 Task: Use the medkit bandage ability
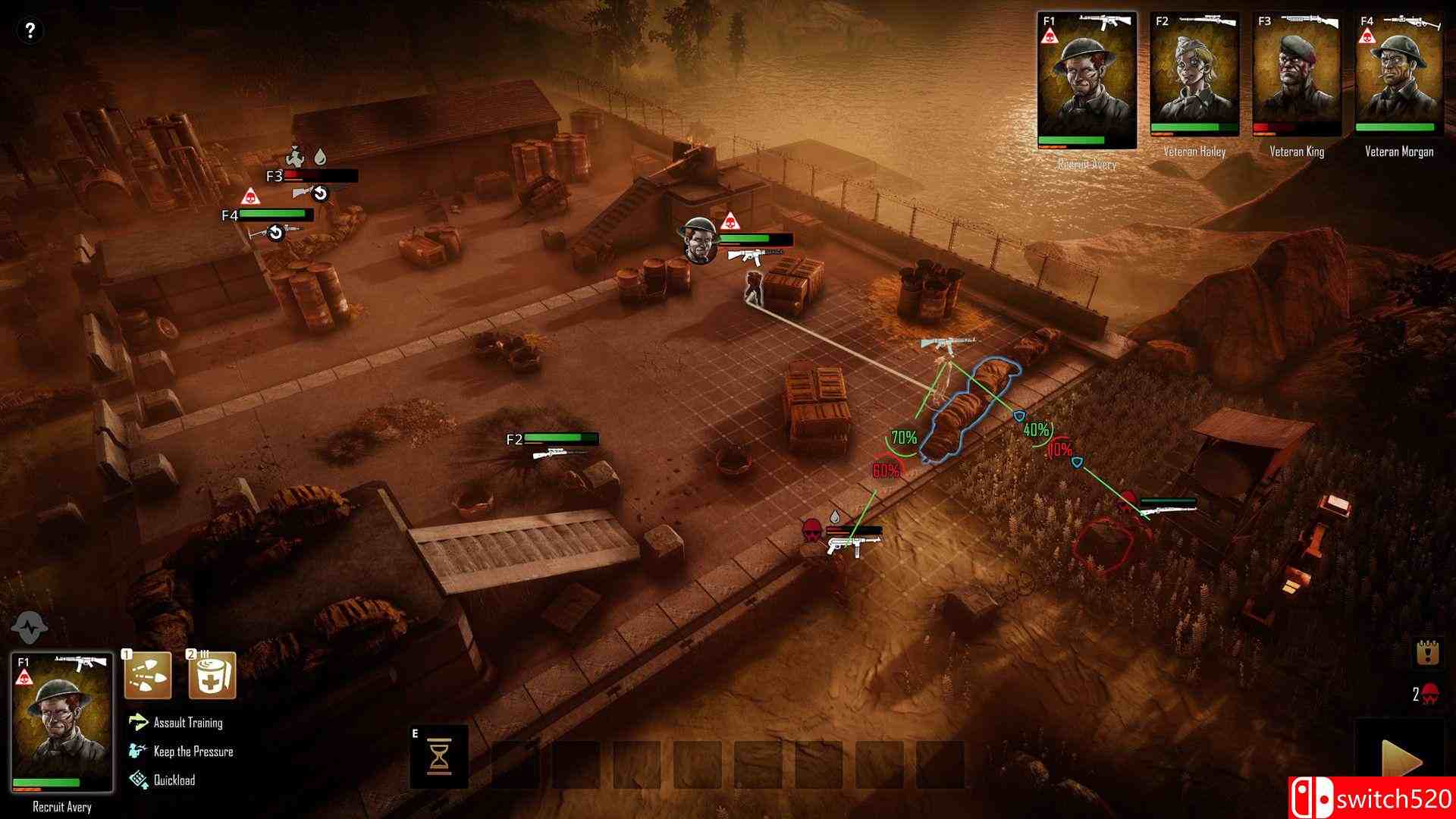(x=212, y=676)
